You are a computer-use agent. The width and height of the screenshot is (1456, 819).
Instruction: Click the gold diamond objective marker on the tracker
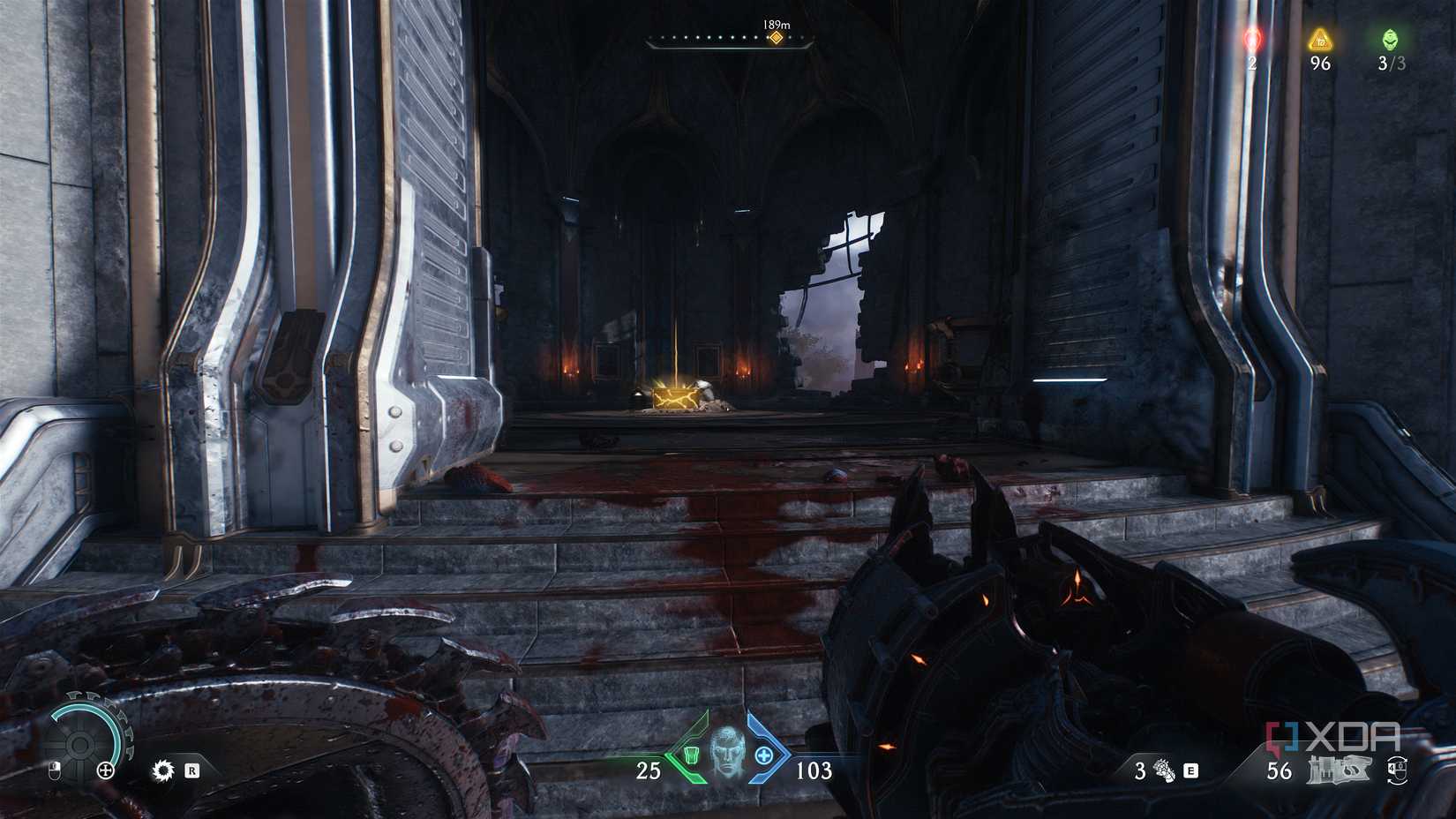click(x=777, y=39)
